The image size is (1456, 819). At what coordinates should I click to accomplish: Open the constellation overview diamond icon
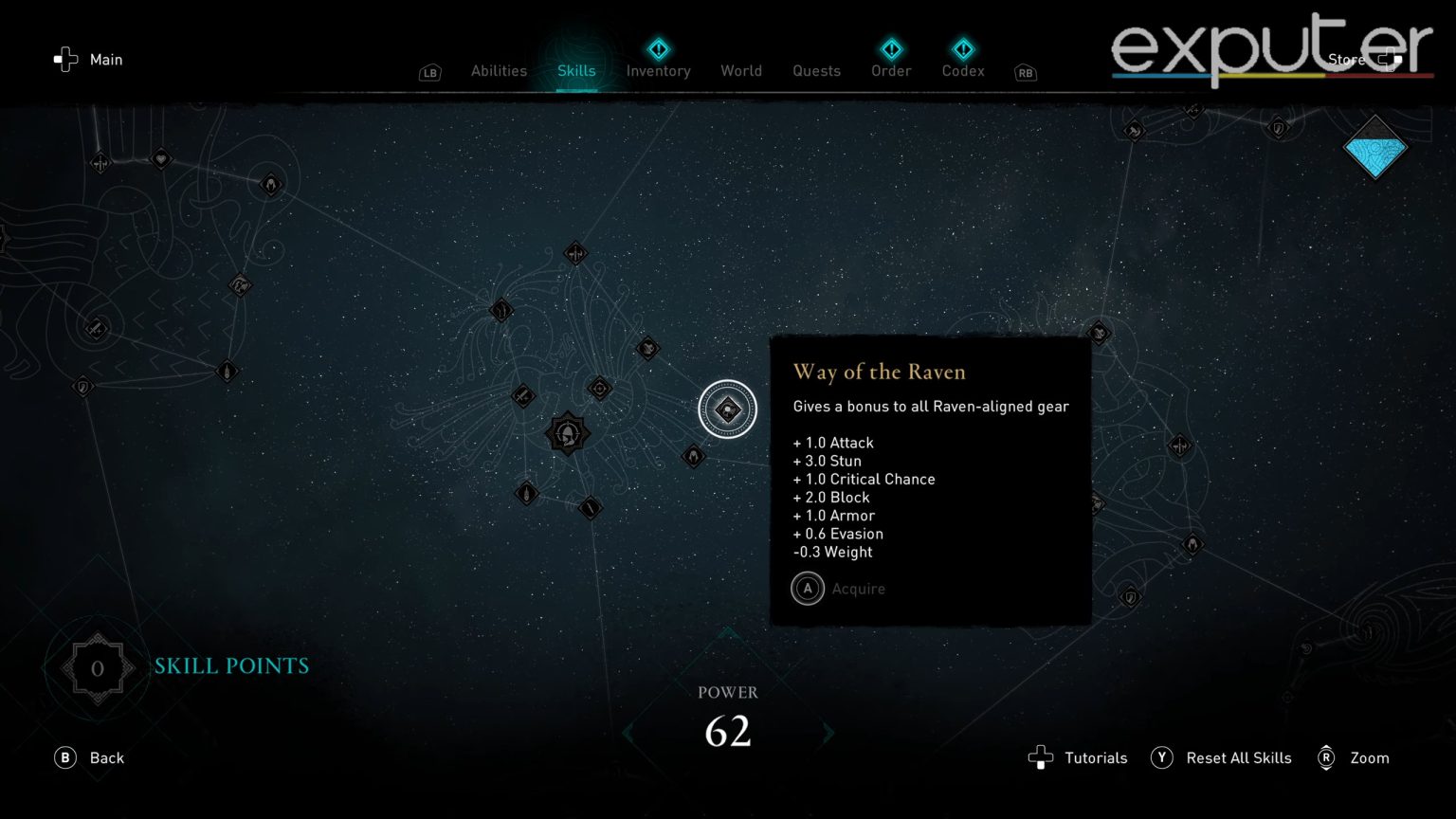[1374, 149]
